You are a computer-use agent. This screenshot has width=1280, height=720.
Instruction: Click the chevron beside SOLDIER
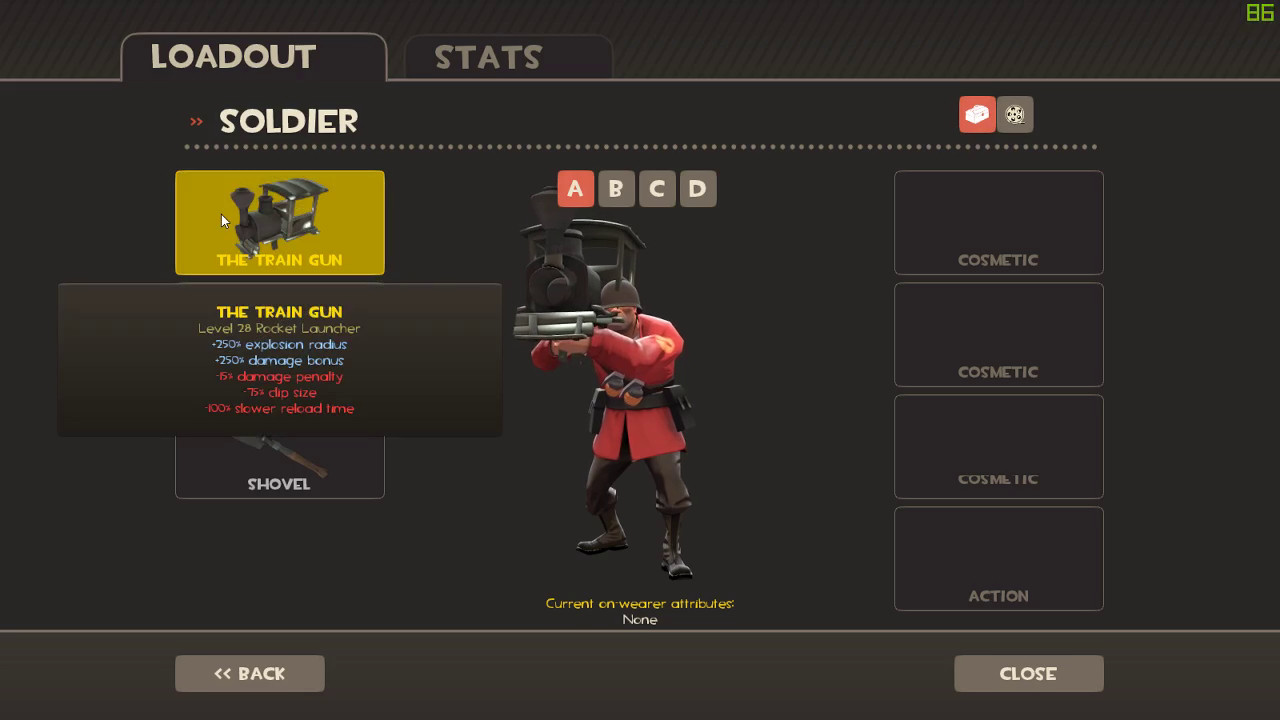tap(195, 120)
